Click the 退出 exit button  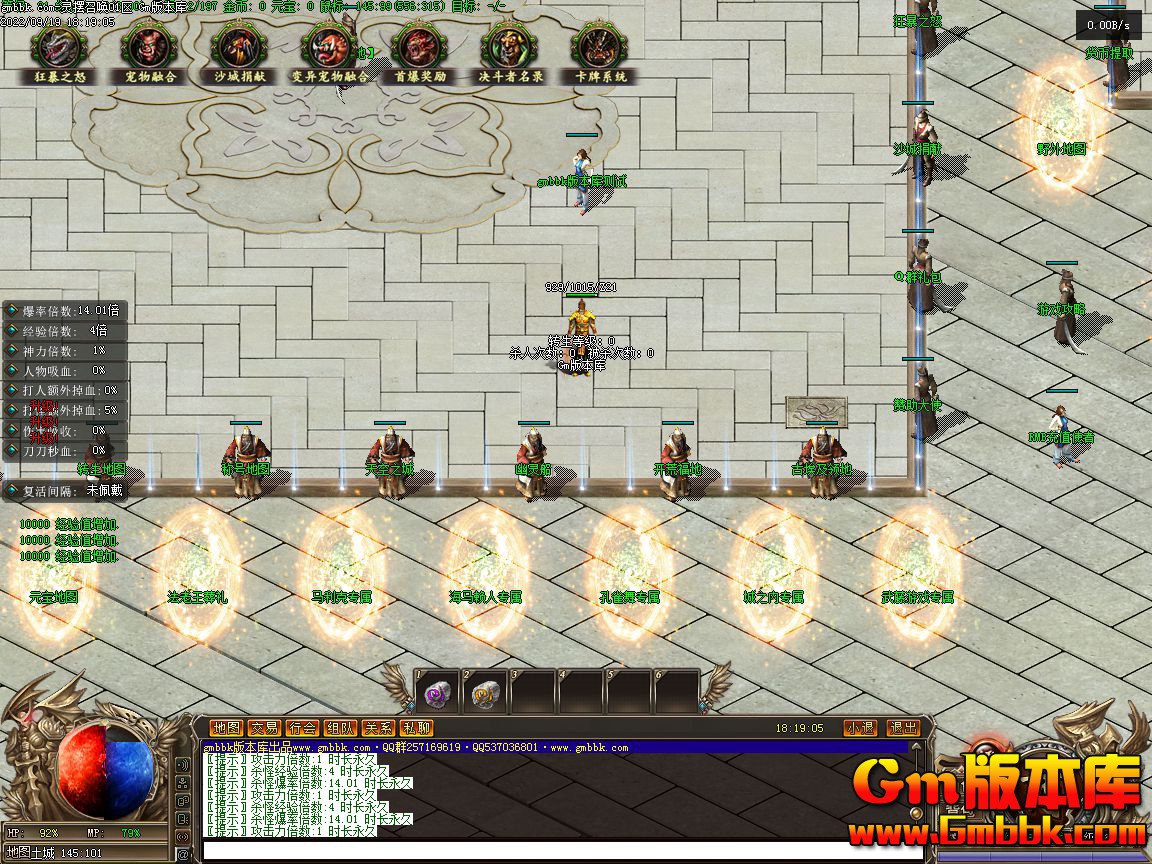tap(904, 728)
